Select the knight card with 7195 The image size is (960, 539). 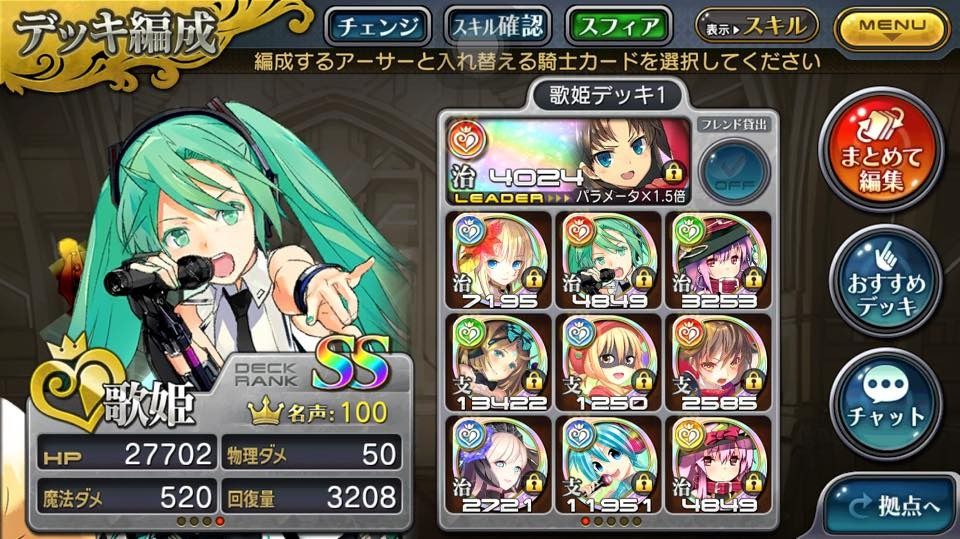pos(495,260)
